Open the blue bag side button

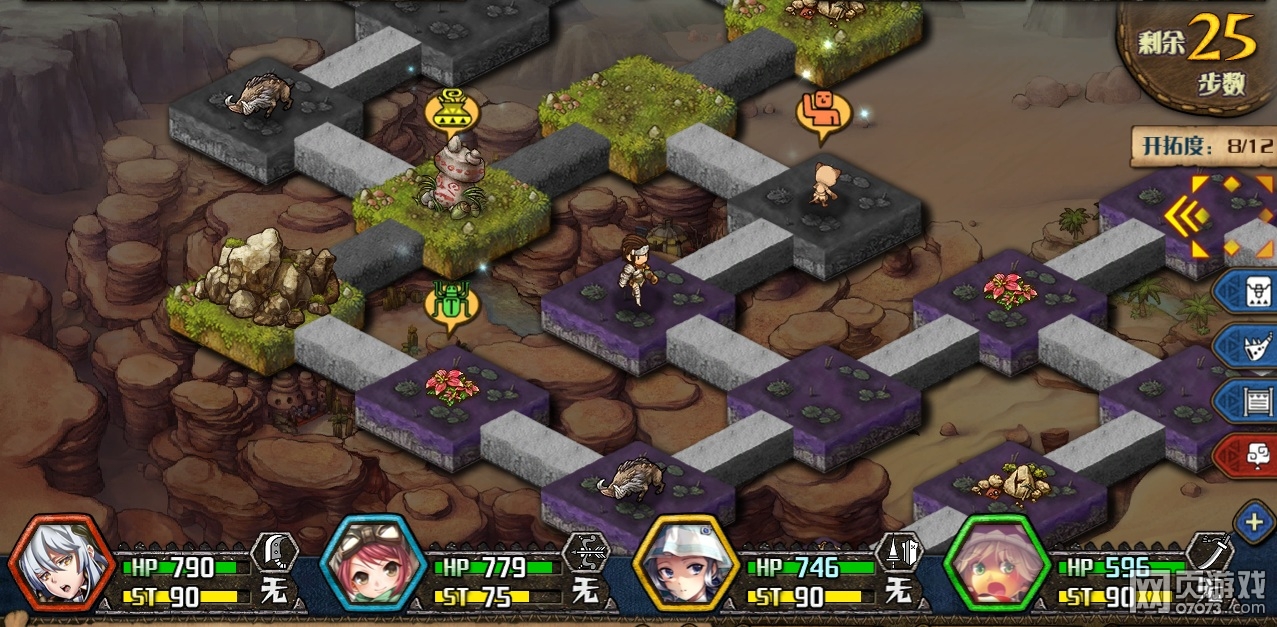click(x=1247, y=293)
